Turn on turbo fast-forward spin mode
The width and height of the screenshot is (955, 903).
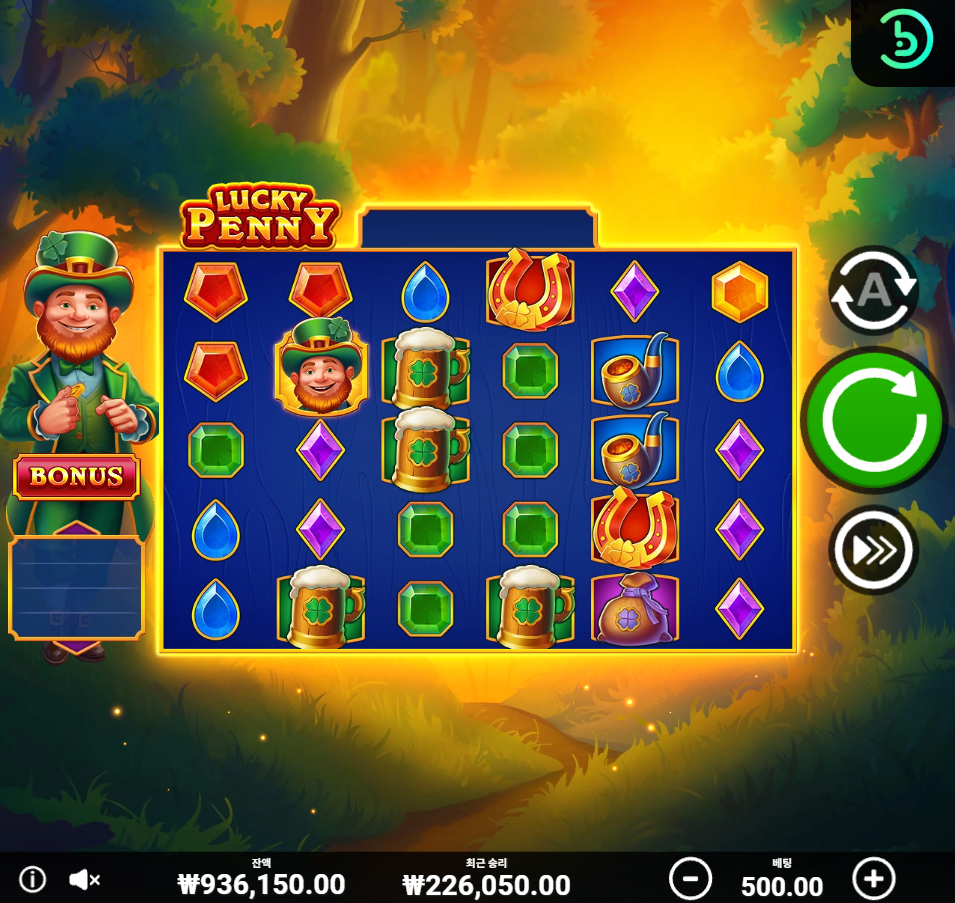tap(873, 549)
